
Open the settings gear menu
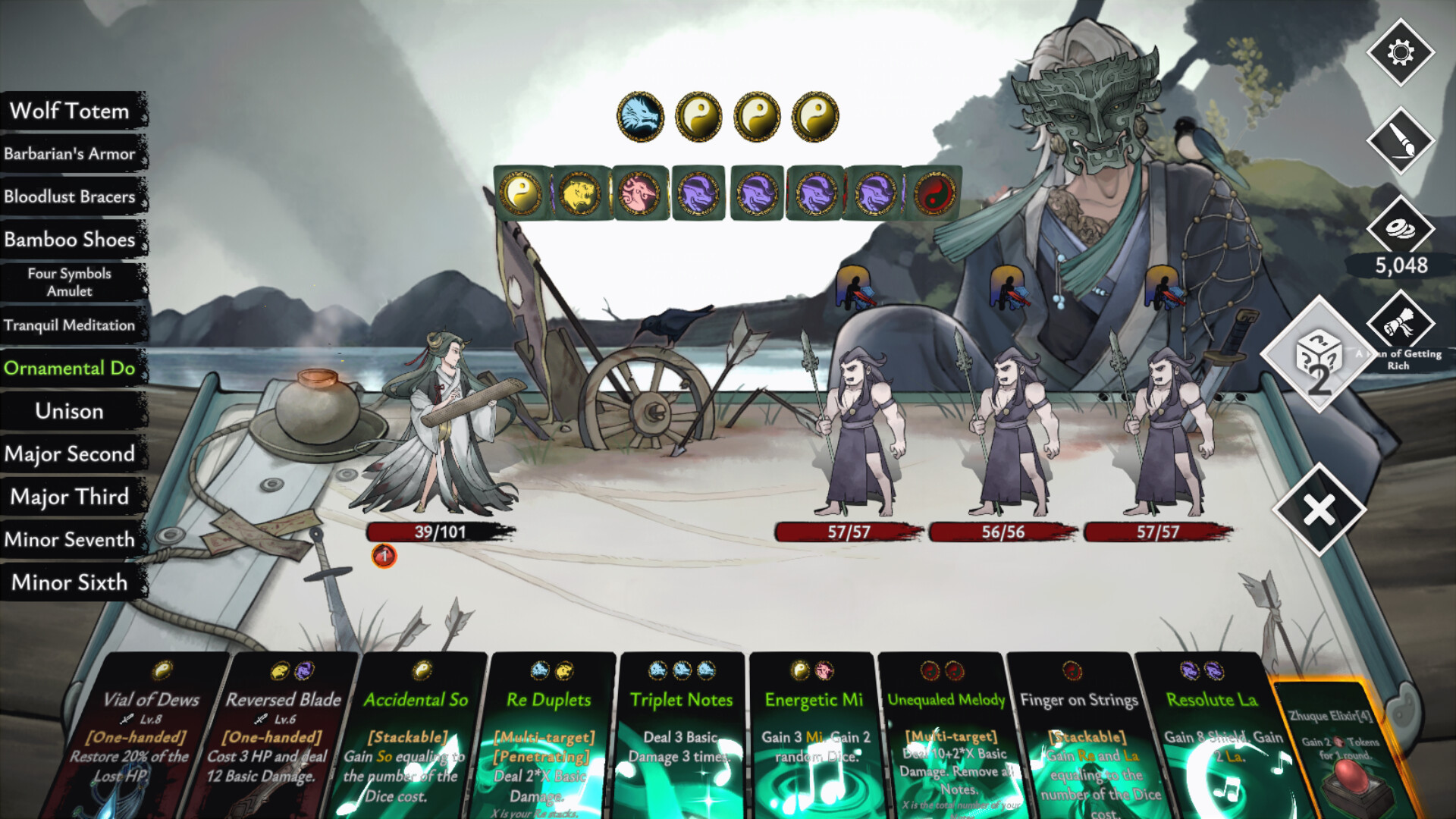pyautogui.click(x=1401, y=54)
